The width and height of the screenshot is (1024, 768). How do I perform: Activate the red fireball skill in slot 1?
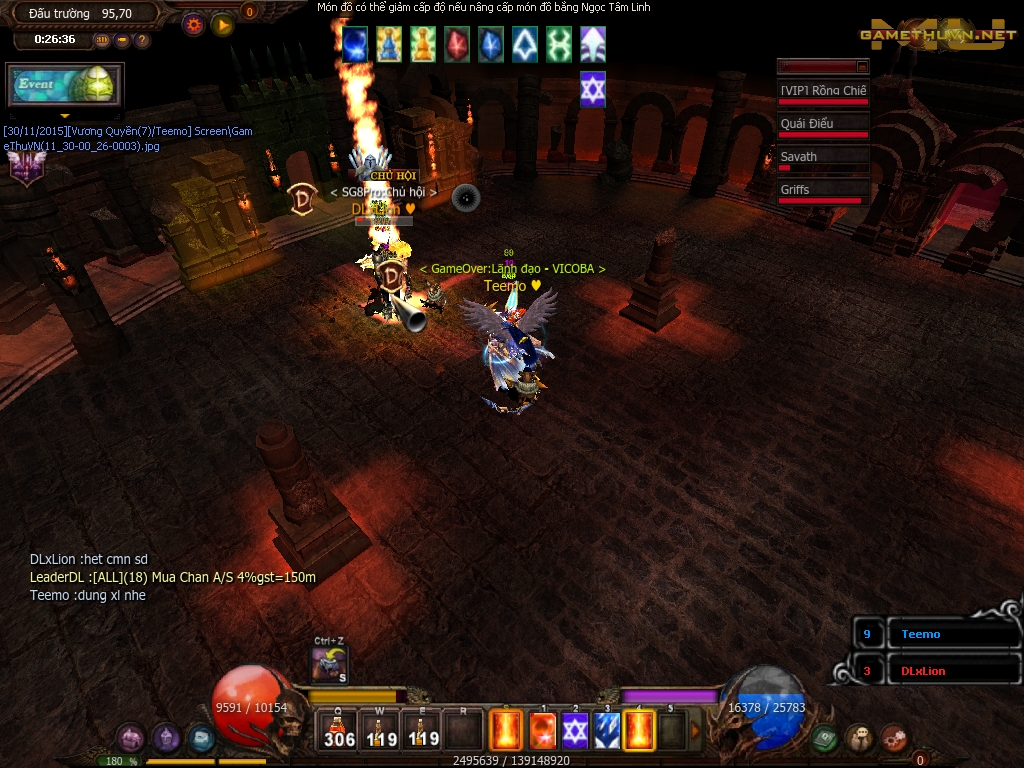(x=542, y=731)
